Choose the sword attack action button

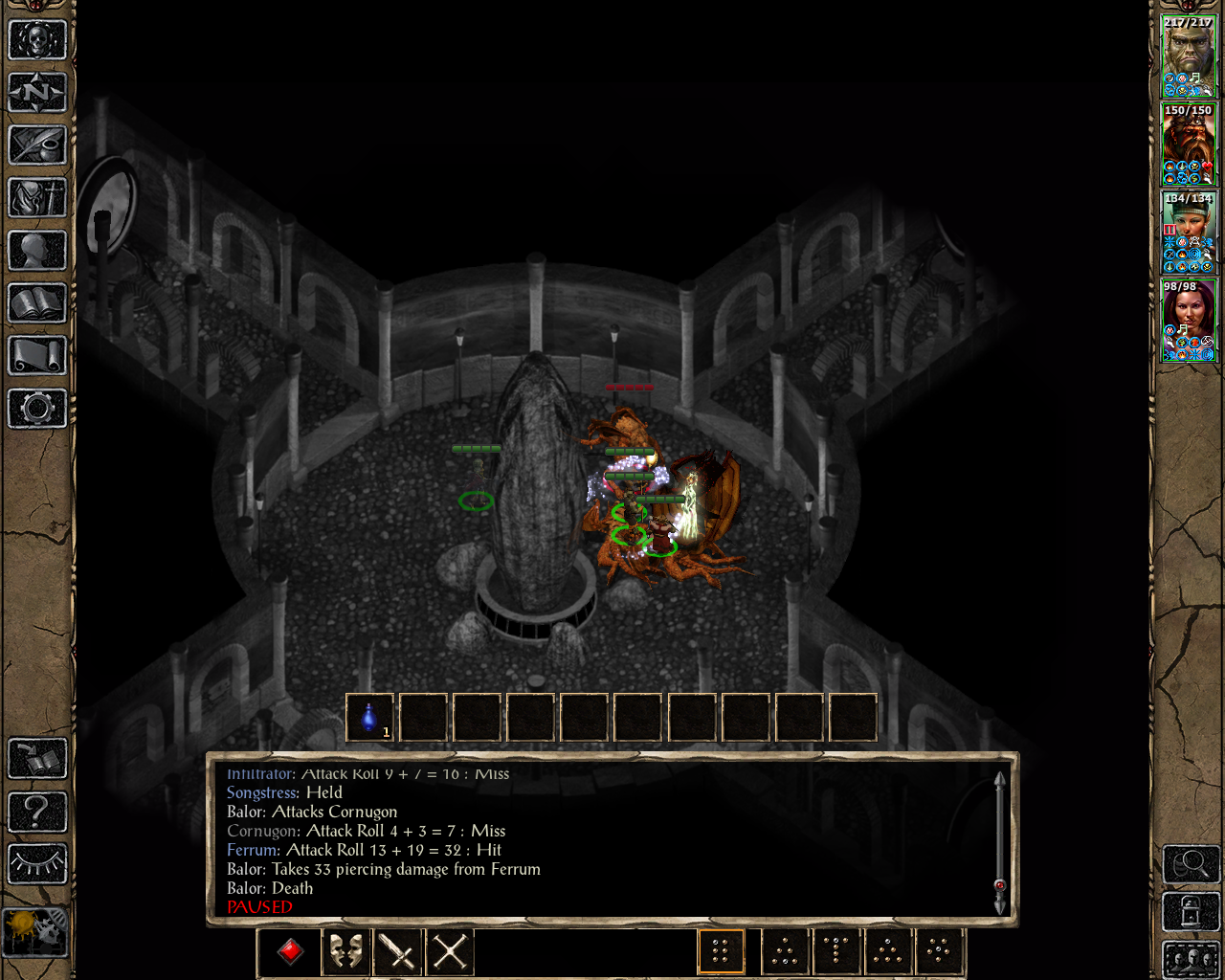coord(397,951)
